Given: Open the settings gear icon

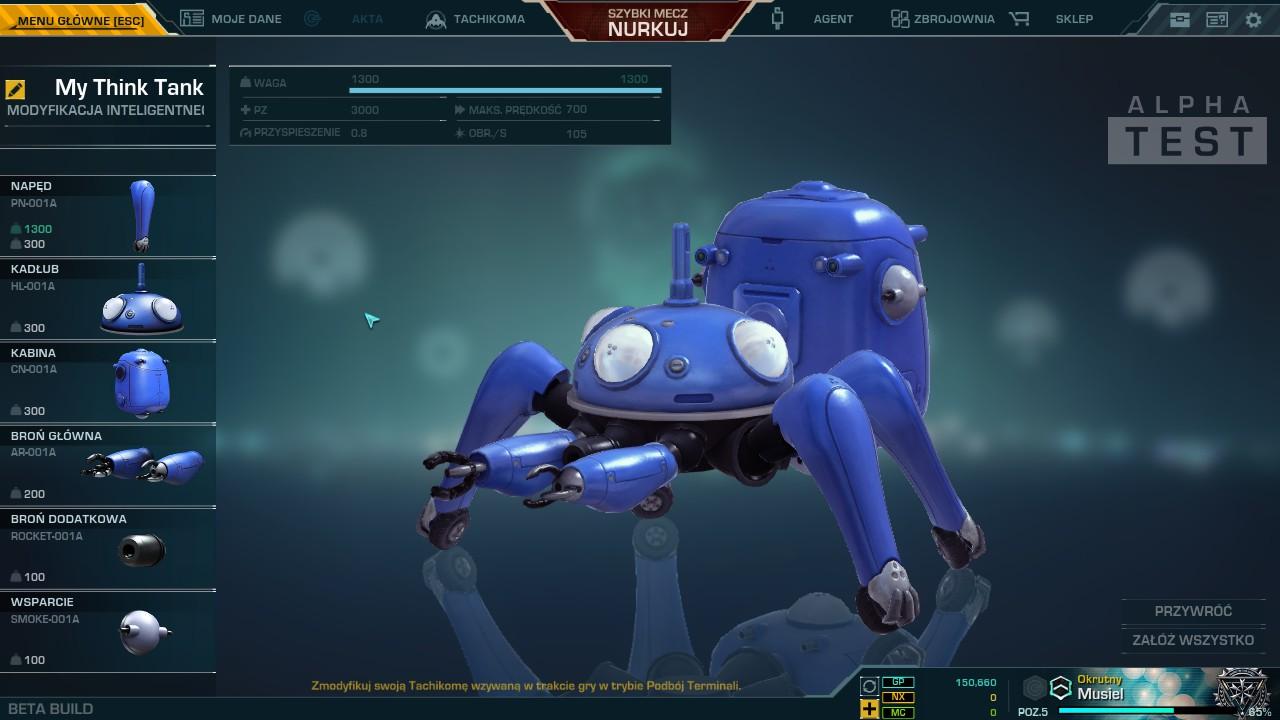Looking at the screenshot, I should pos(1253,19).
